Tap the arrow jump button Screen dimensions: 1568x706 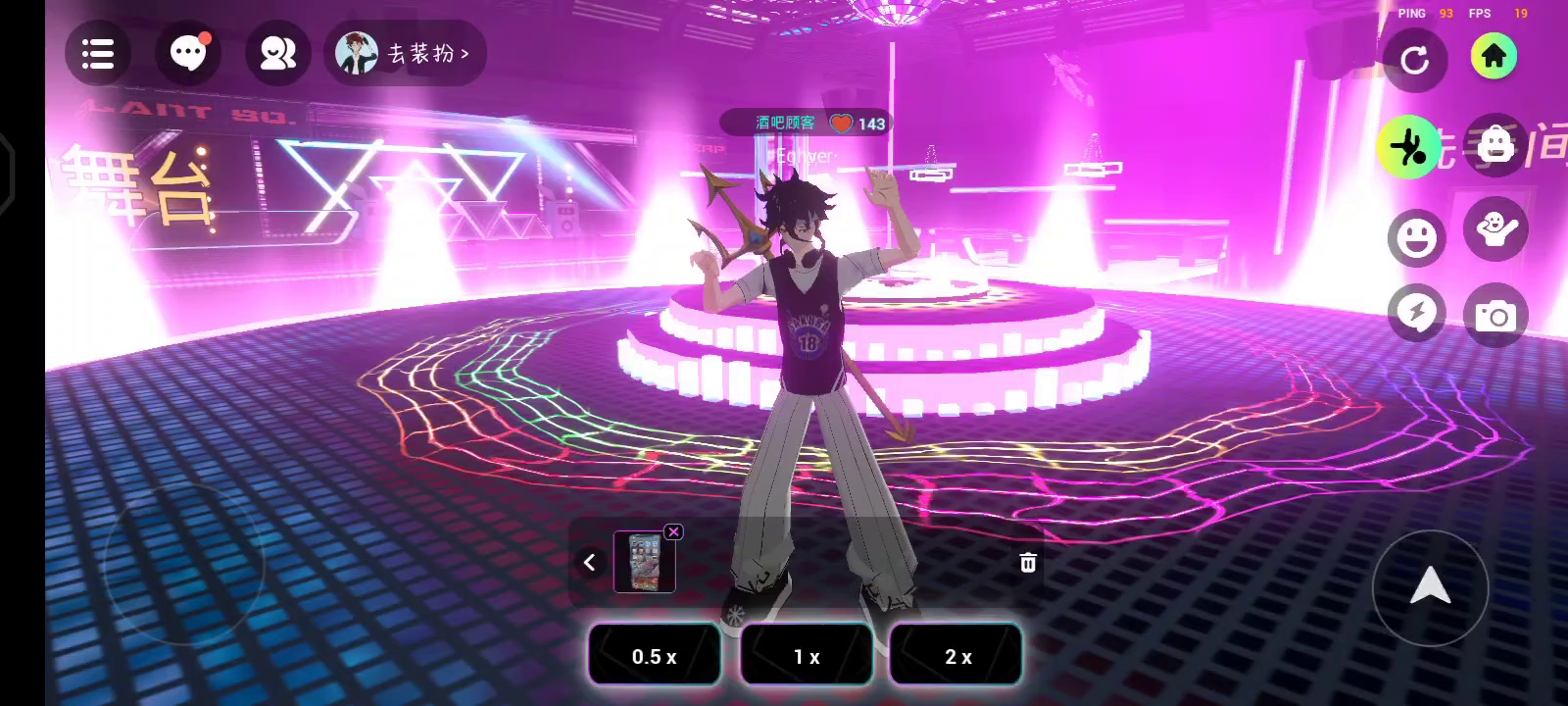coord(1430,586)
